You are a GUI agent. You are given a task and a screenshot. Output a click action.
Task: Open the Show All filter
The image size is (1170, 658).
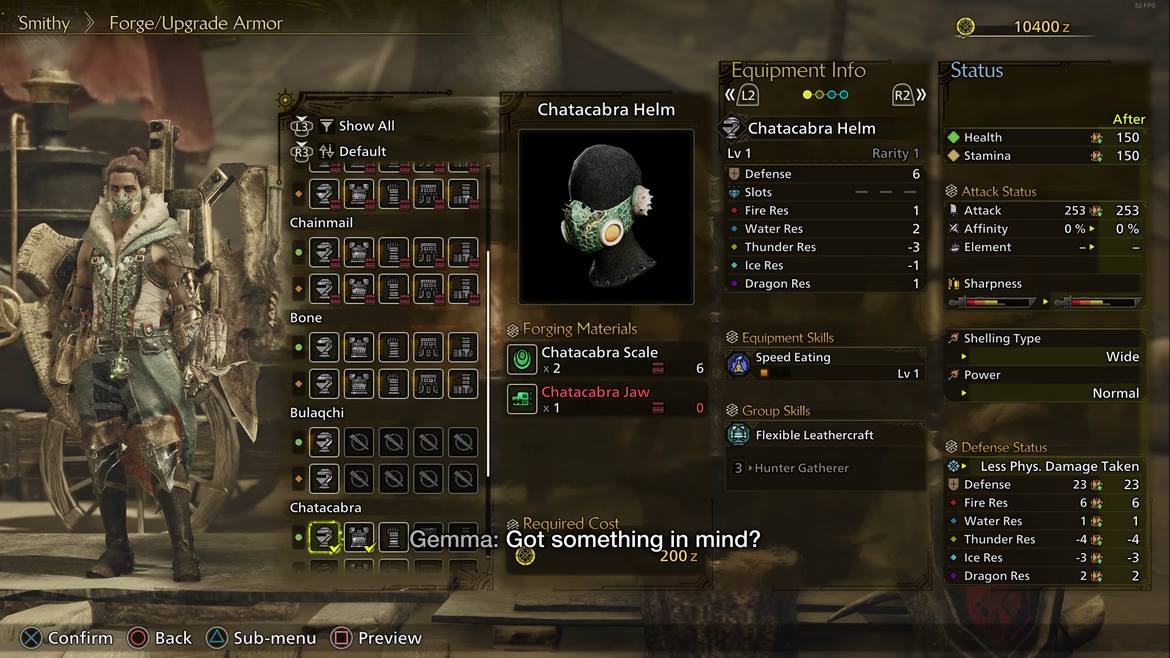[357, 126]
